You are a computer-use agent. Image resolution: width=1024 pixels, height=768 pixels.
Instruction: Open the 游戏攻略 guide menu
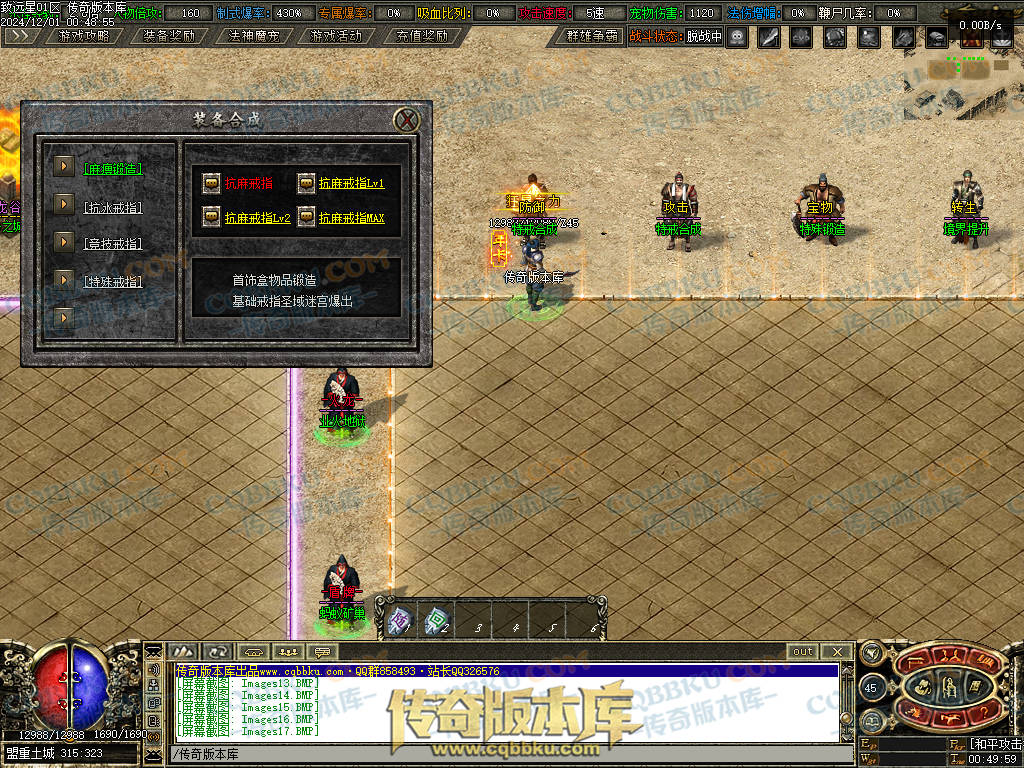83,36
